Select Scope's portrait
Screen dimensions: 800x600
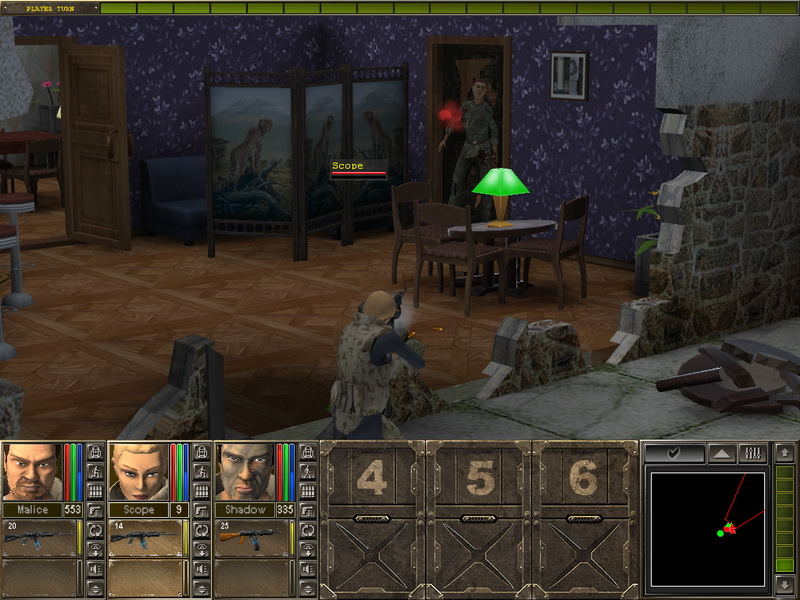[x=137, y=471]
